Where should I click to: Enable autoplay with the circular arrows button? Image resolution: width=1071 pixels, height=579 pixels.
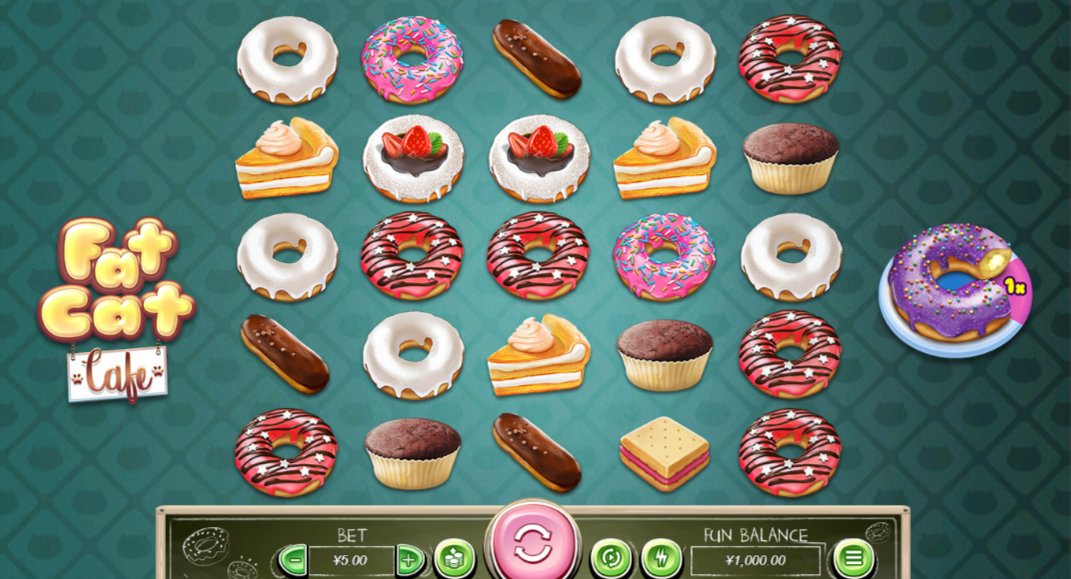point(611,558)
